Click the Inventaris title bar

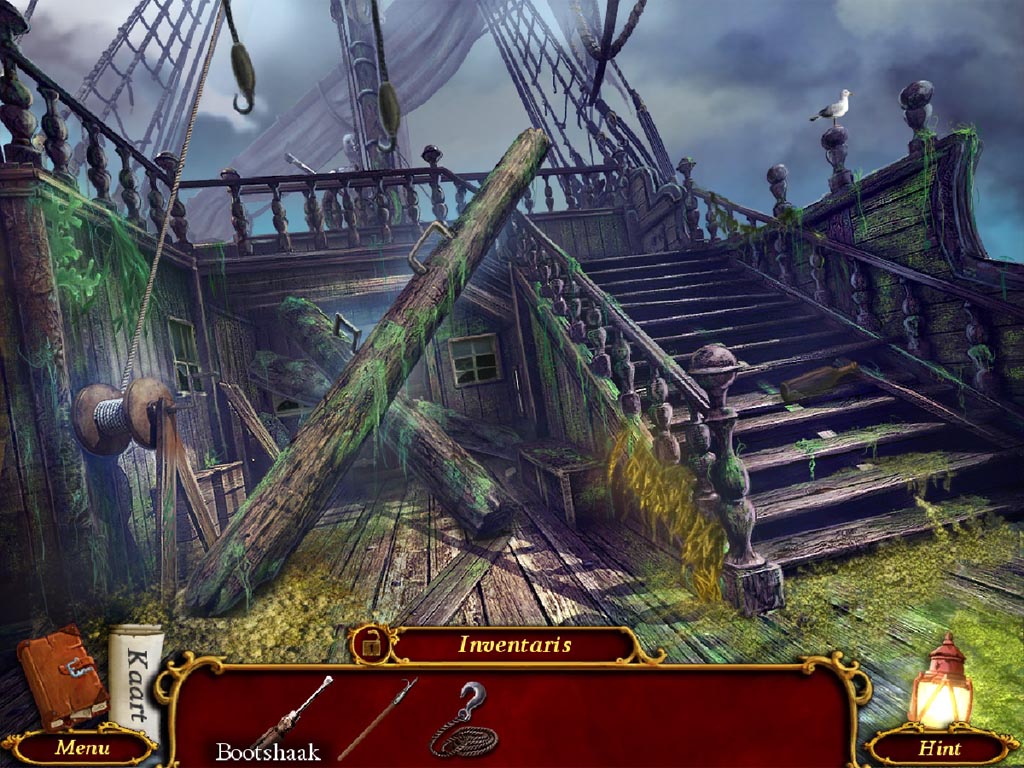pos(514,645)
